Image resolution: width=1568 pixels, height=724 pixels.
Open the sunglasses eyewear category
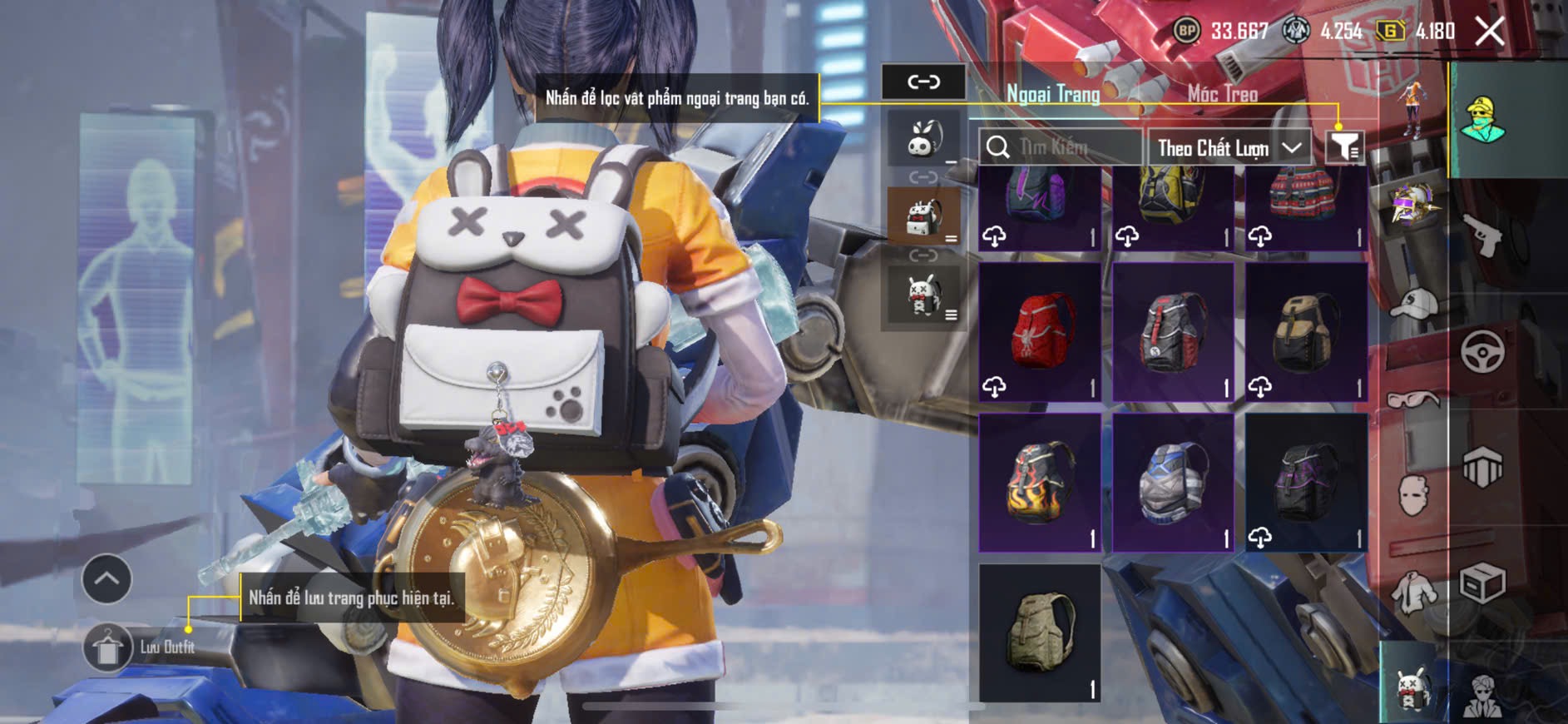(x=1412, y=400)
